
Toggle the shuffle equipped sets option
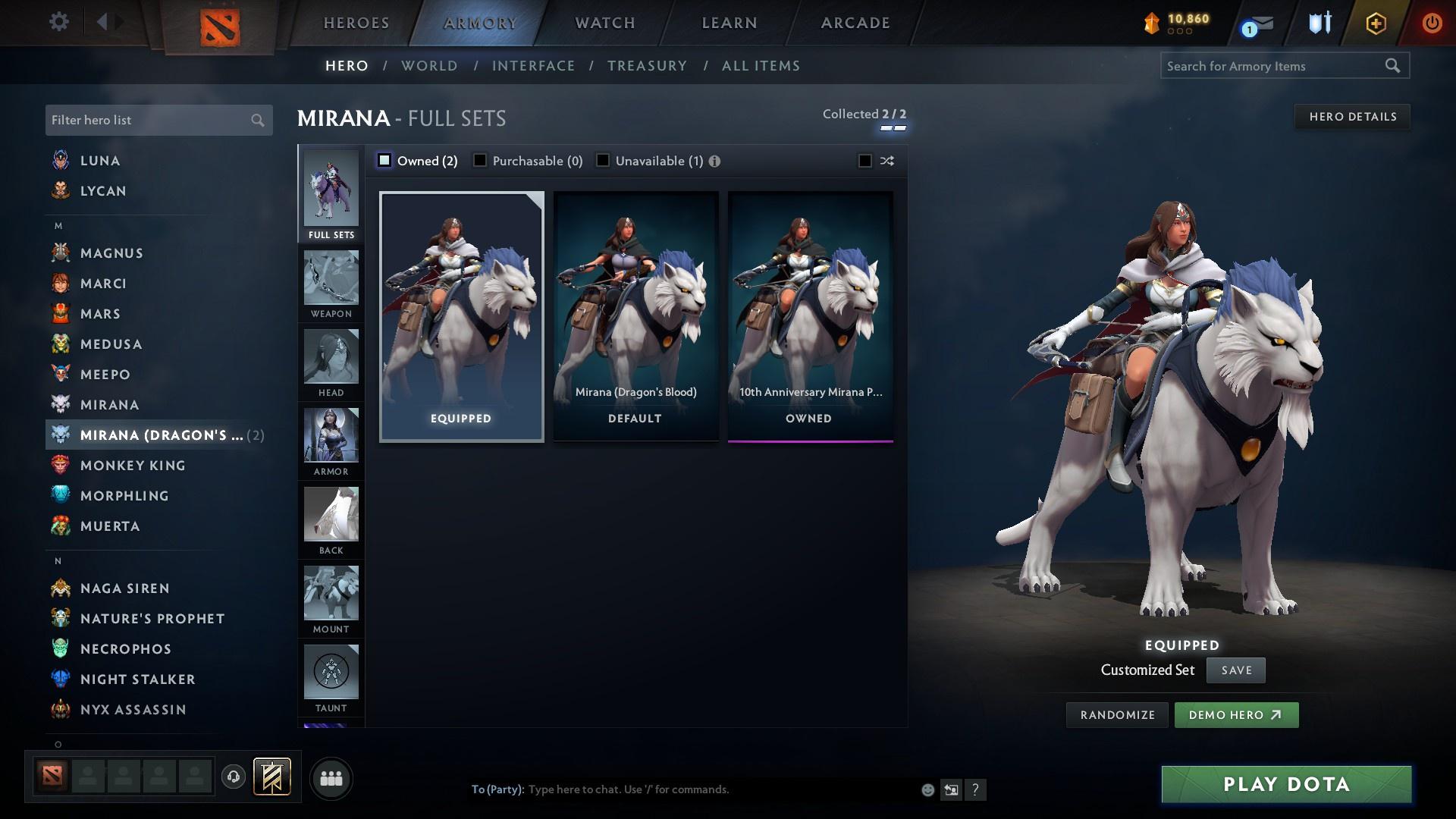click(x=864, y=160)
